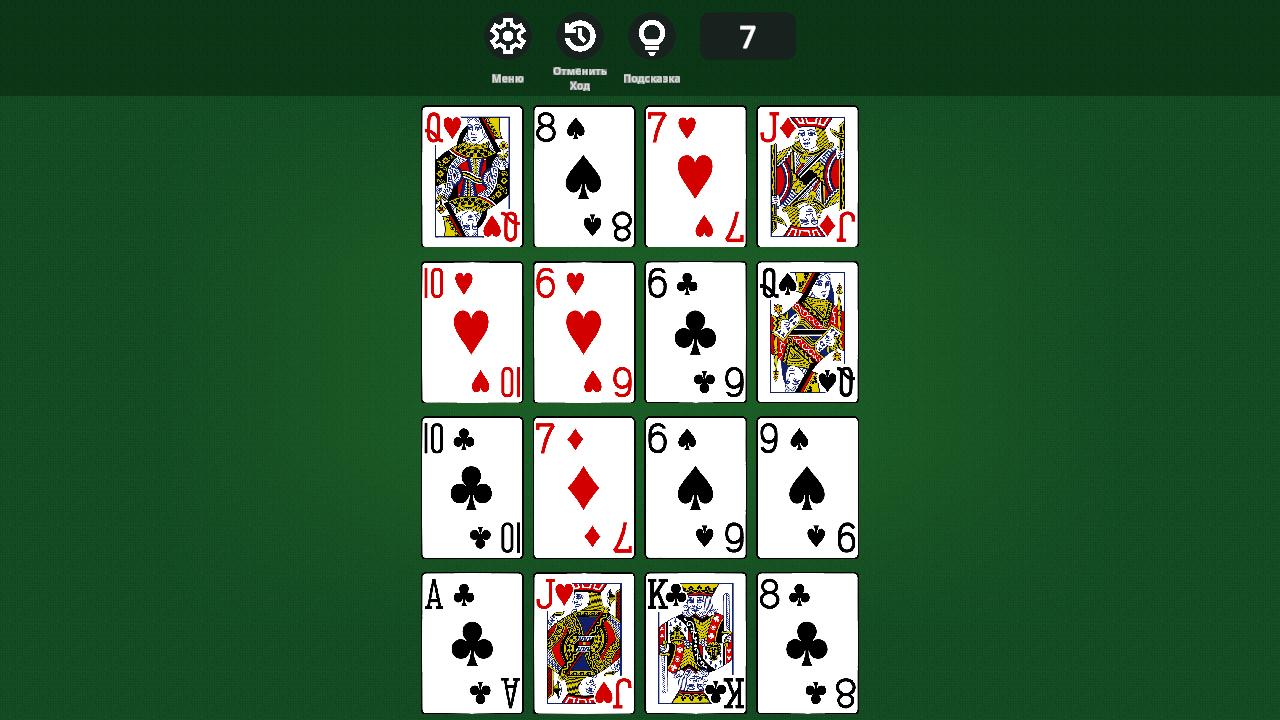This screenshot has width=1280, height=720.
Task: Select the 9 of Spades card
Action: 807,487
